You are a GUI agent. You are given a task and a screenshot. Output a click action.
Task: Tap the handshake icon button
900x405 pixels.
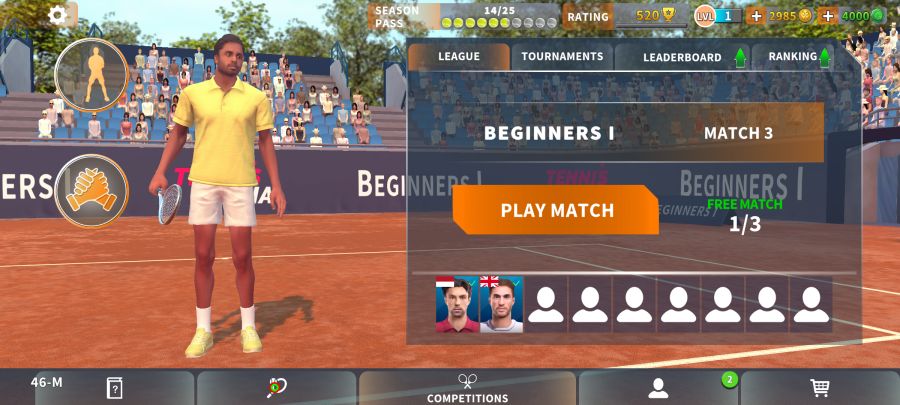pyautogui.click(x=91, y=190)
